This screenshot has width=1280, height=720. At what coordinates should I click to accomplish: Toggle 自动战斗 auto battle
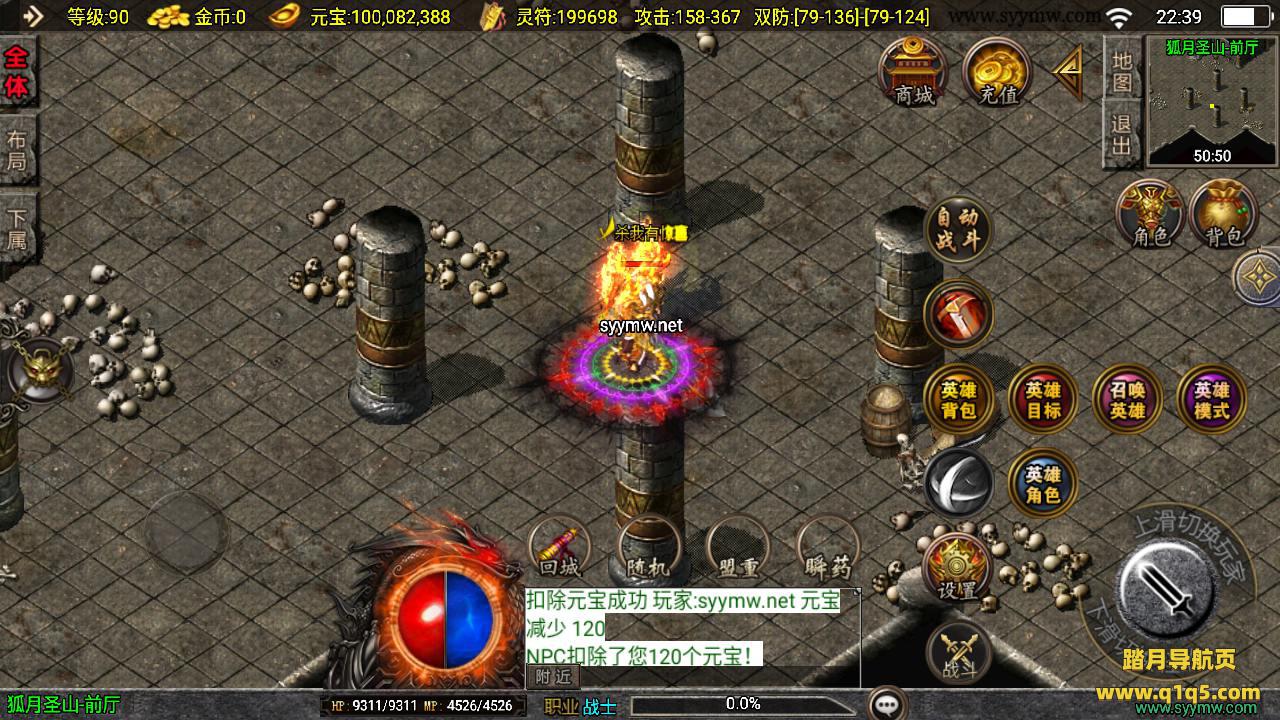click(958, 229)
